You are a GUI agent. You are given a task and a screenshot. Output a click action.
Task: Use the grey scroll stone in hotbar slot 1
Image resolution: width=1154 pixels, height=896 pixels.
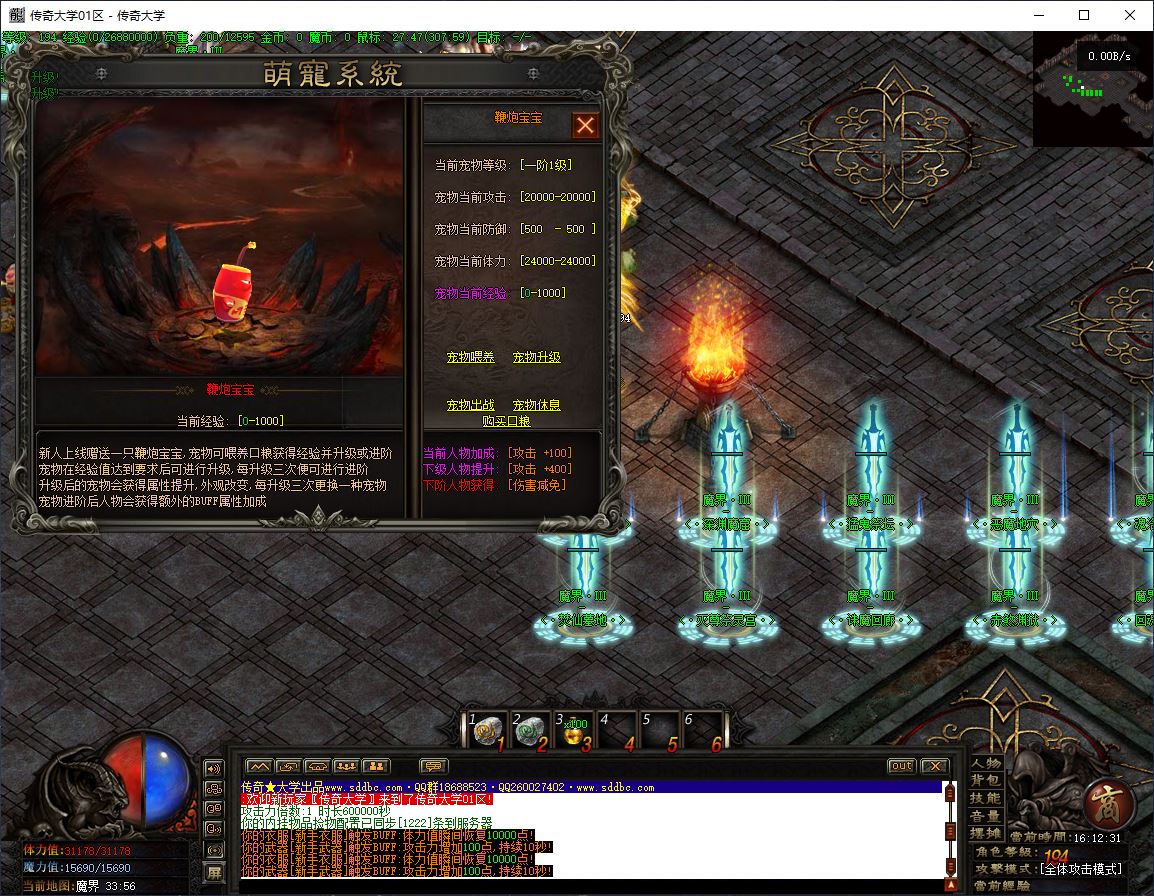pos(487,731)
